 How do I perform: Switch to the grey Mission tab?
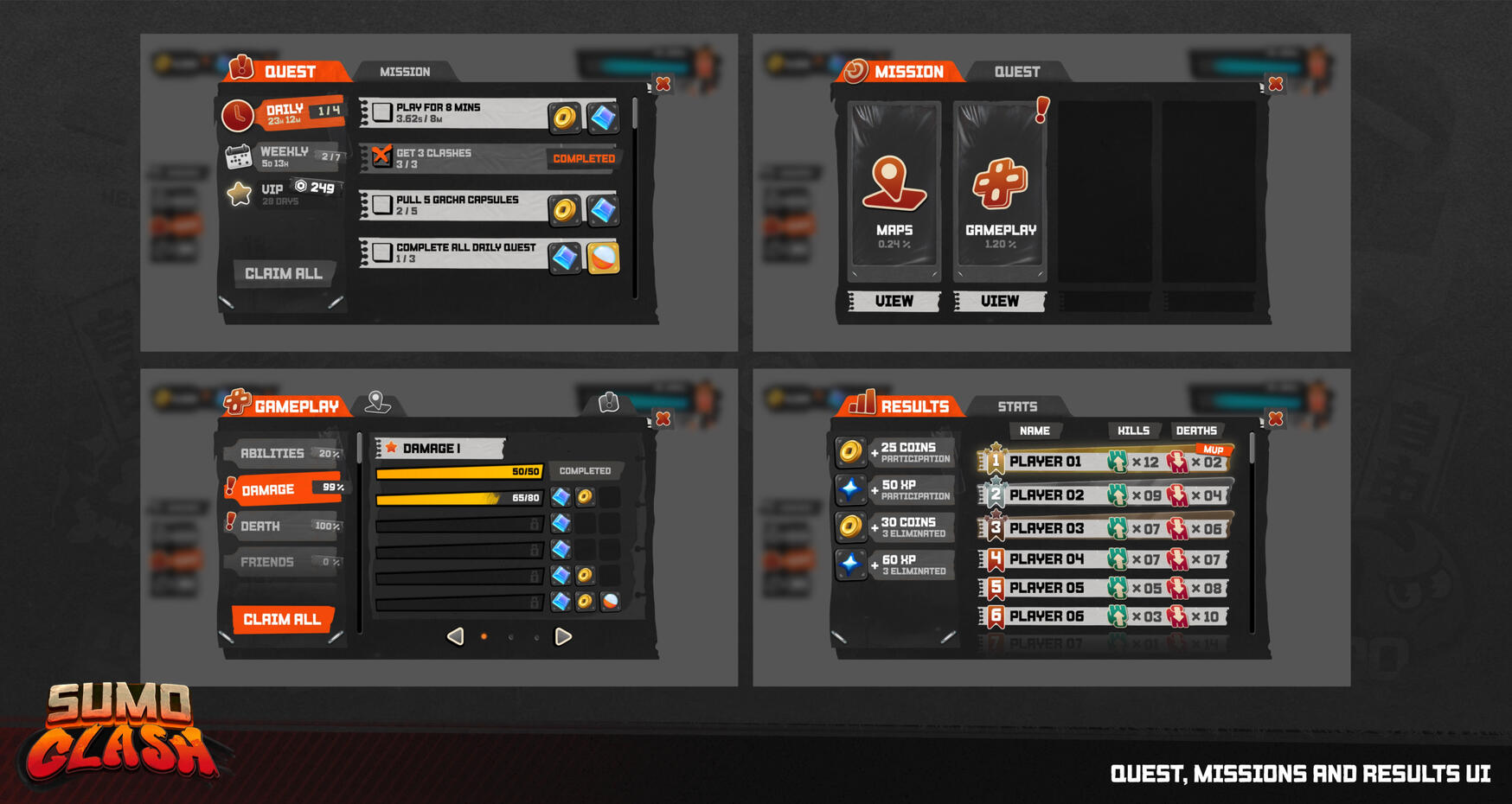point(405,72)
